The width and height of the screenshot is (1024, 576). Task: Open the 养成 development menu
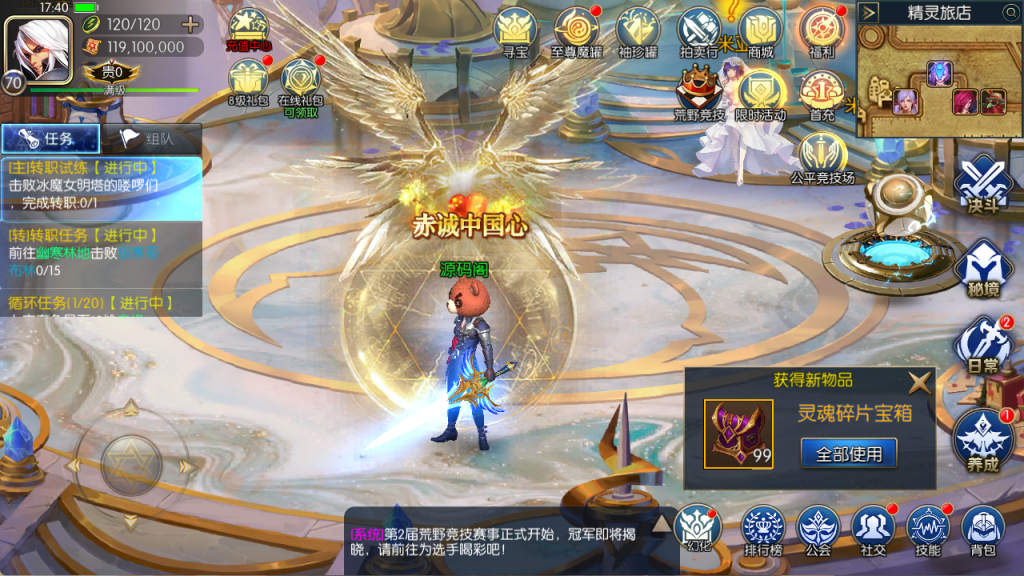click(983, 438)
